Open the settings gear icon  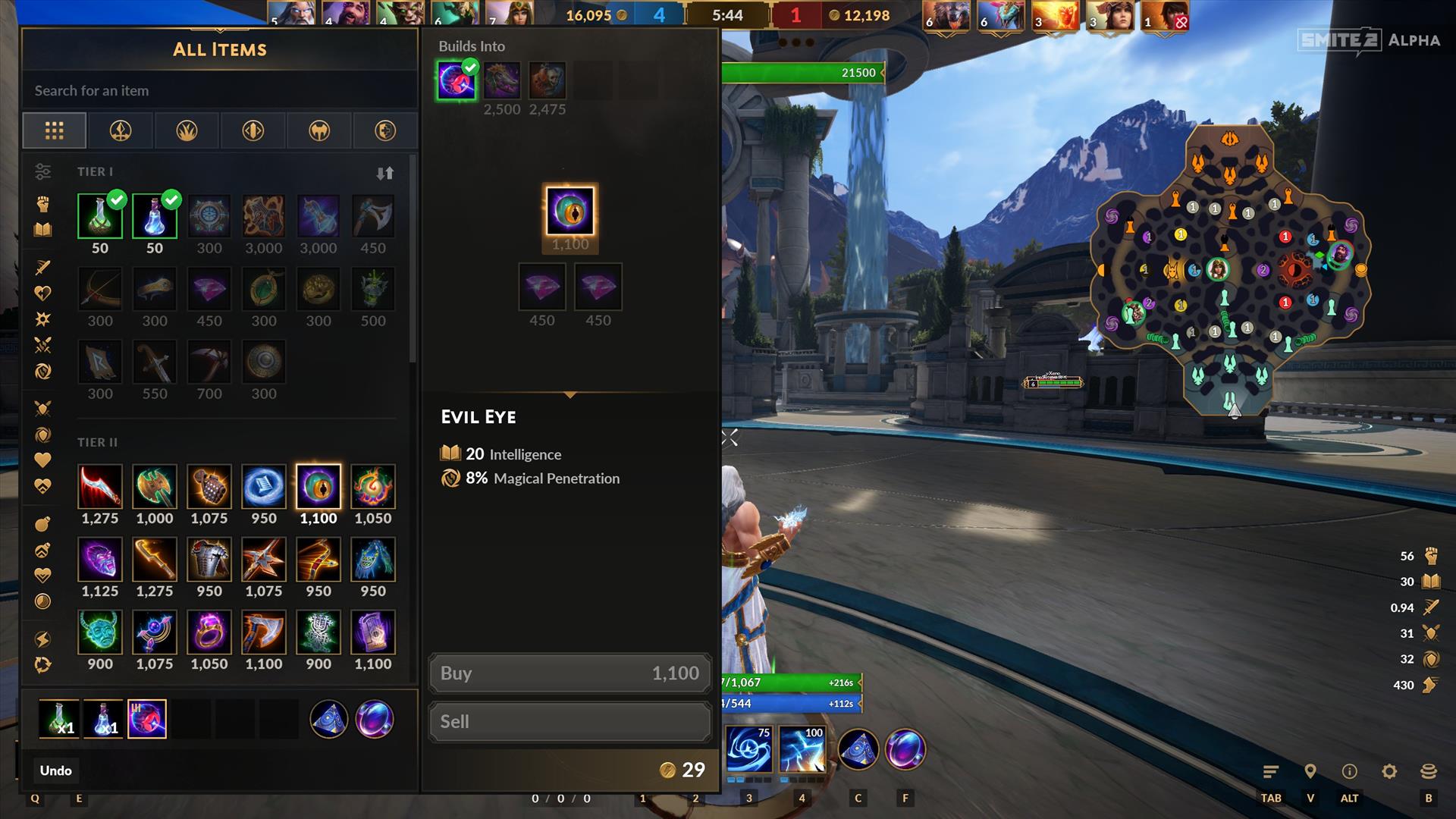(1389, 771)
